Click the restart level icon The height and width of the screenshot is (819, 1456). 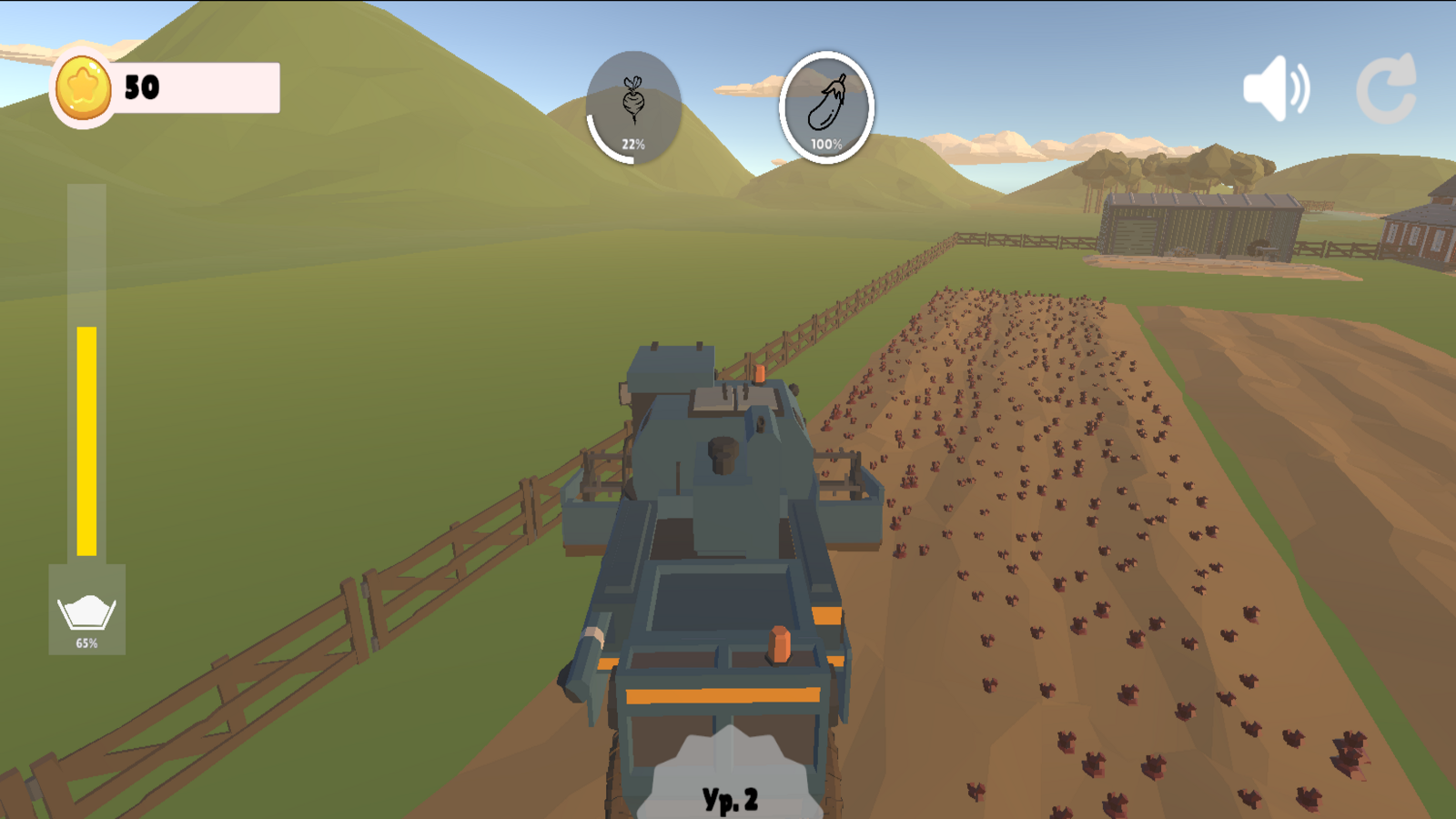tap(1386, 88)
